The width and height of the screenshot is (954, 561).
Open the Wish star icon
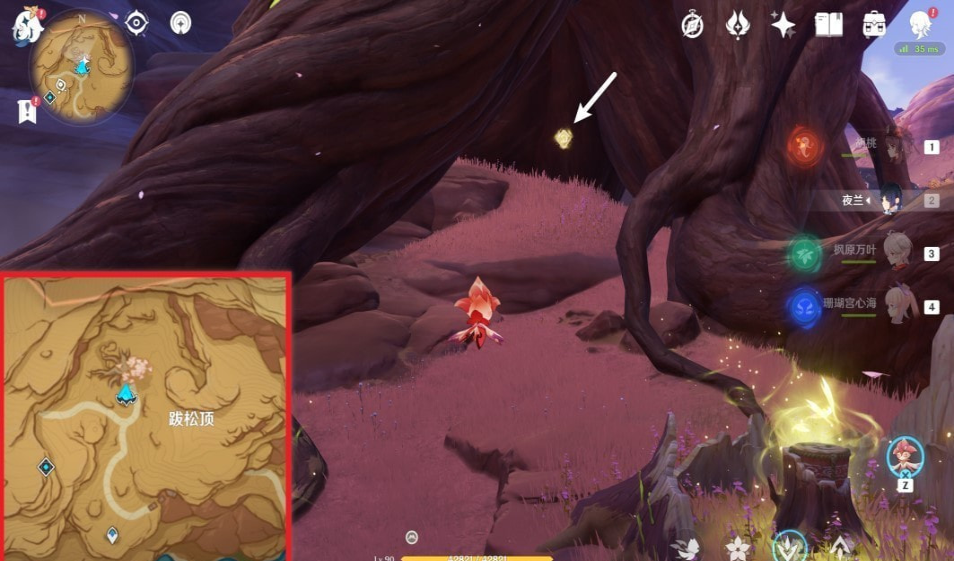pos(783,25)
